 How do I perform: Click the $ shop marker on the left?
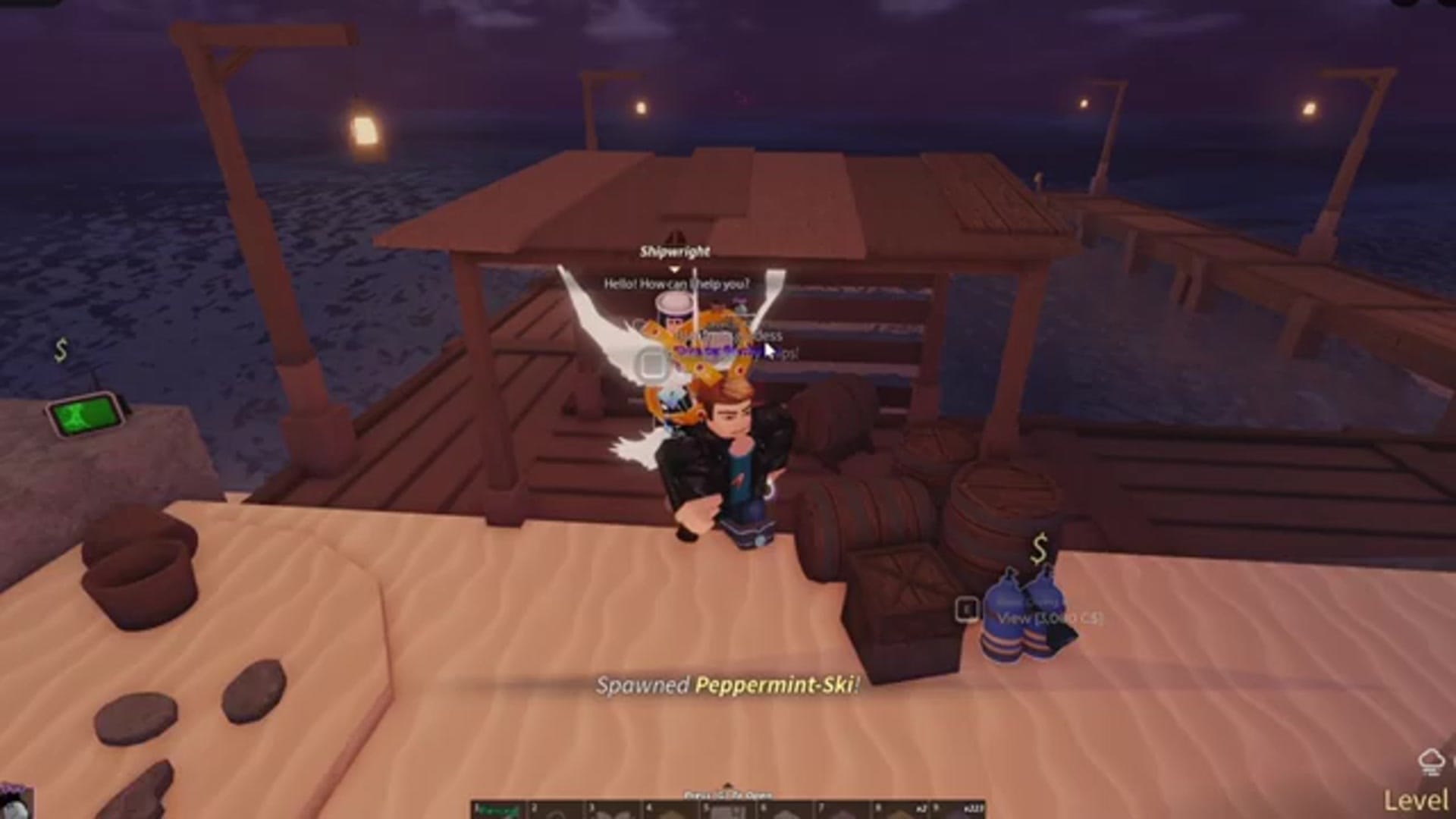click(x=62, y=350)
